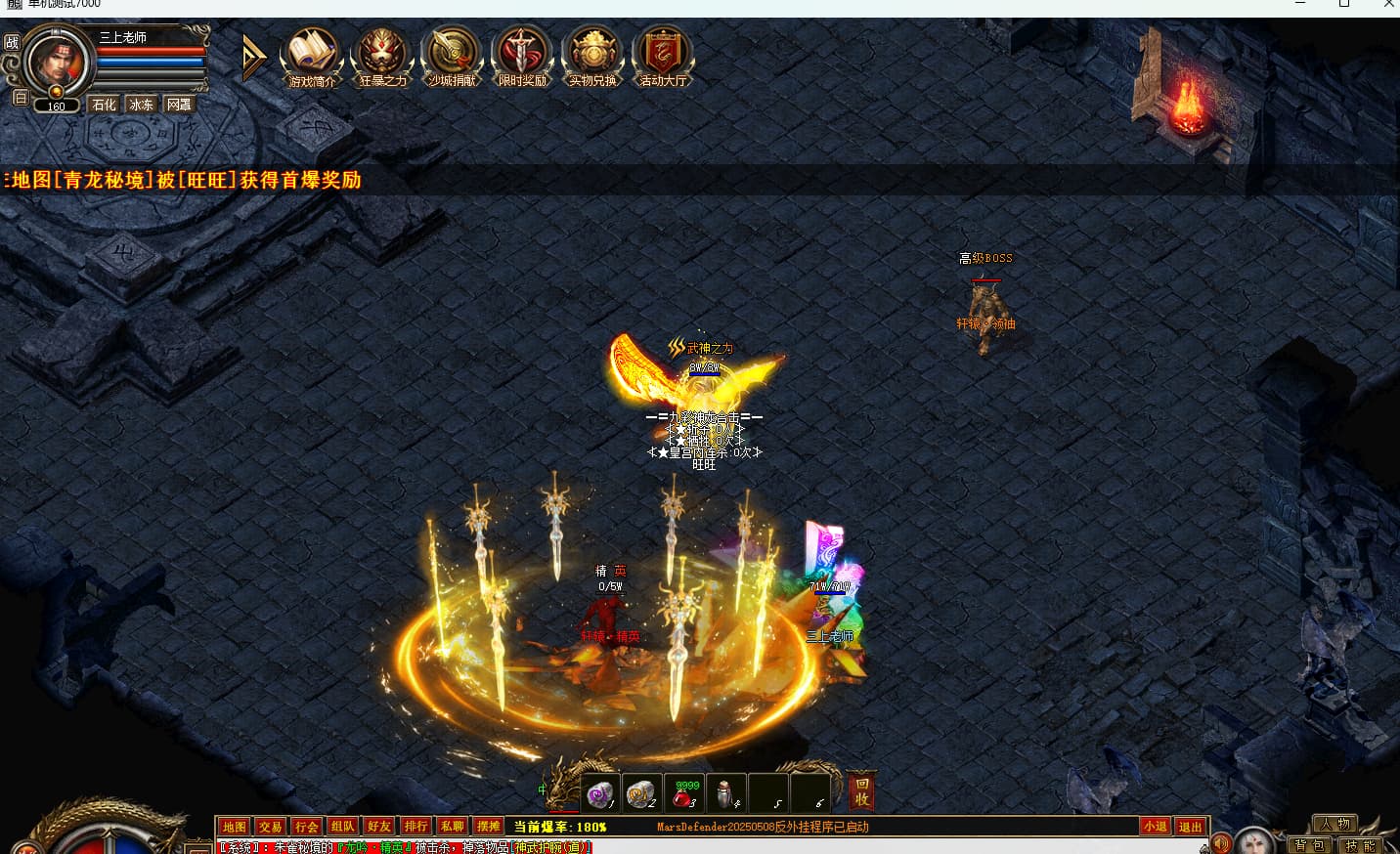This screenshot has width=1400, height=854.
Task: Use the red potion in hotbar slot 3
Action: pyautogui.click(x=684, y=794)
